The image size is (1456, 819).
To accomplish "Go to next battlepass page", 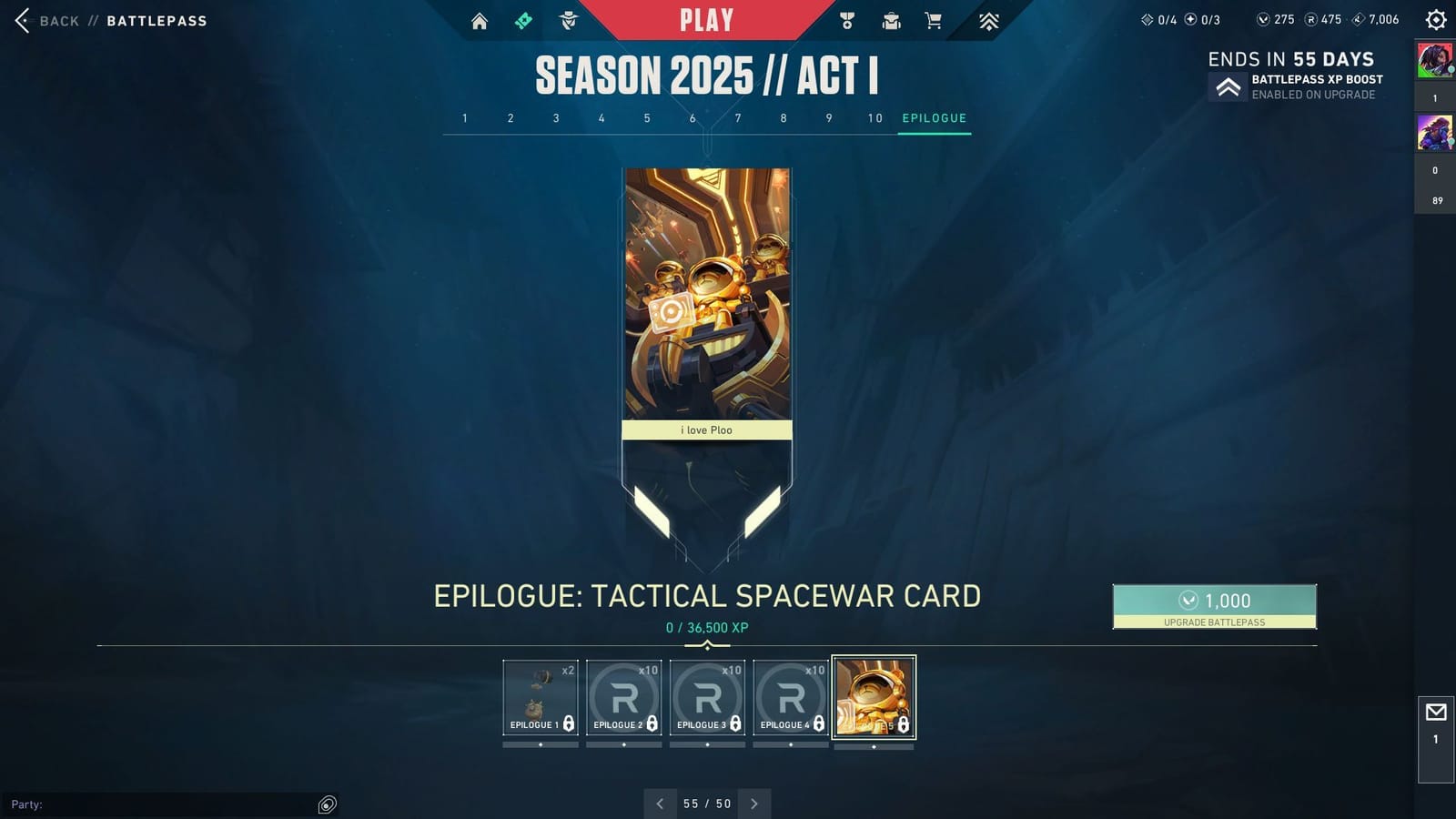I will click(754, 804).
